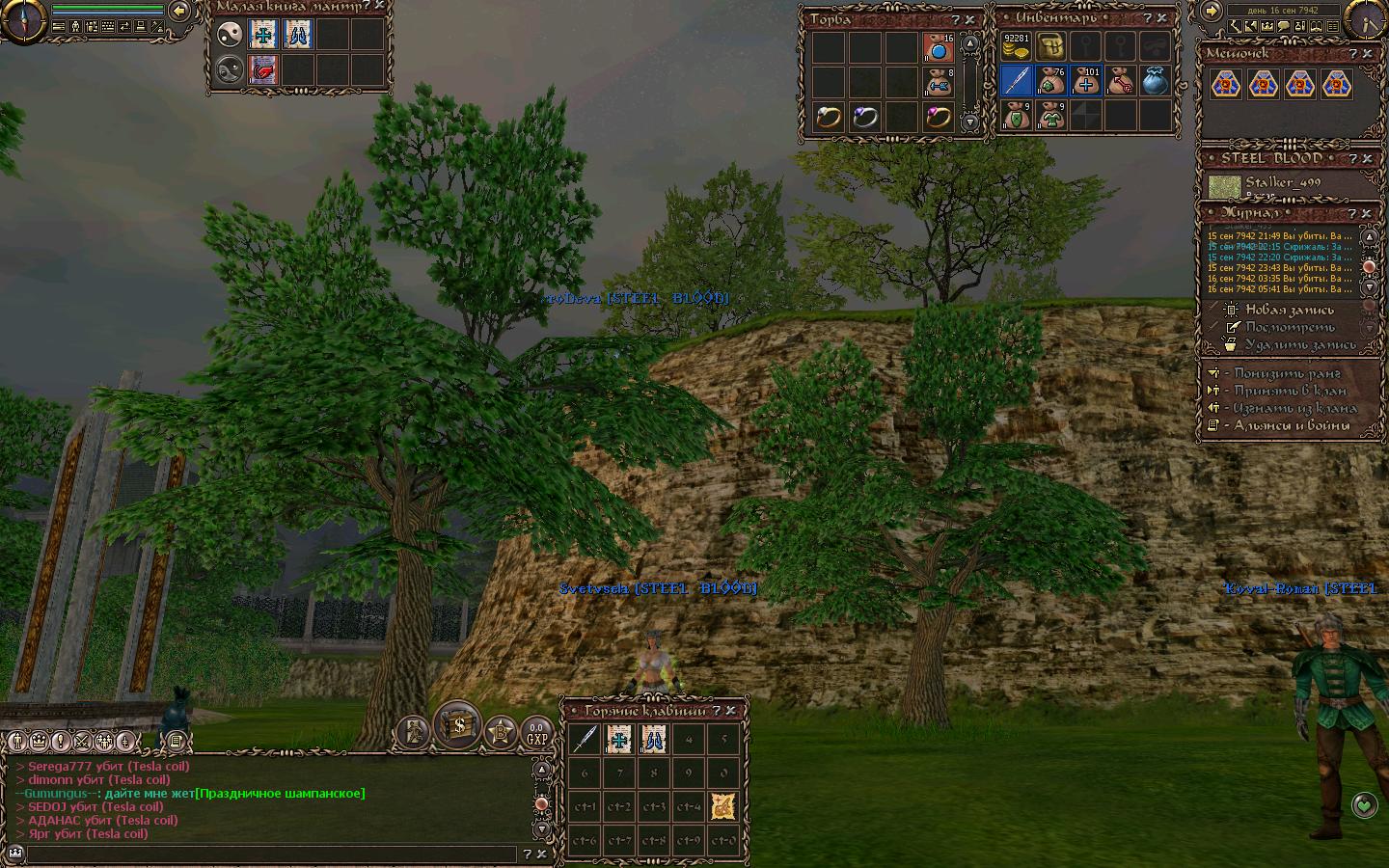Click the GXP round button

pos(535,734)
